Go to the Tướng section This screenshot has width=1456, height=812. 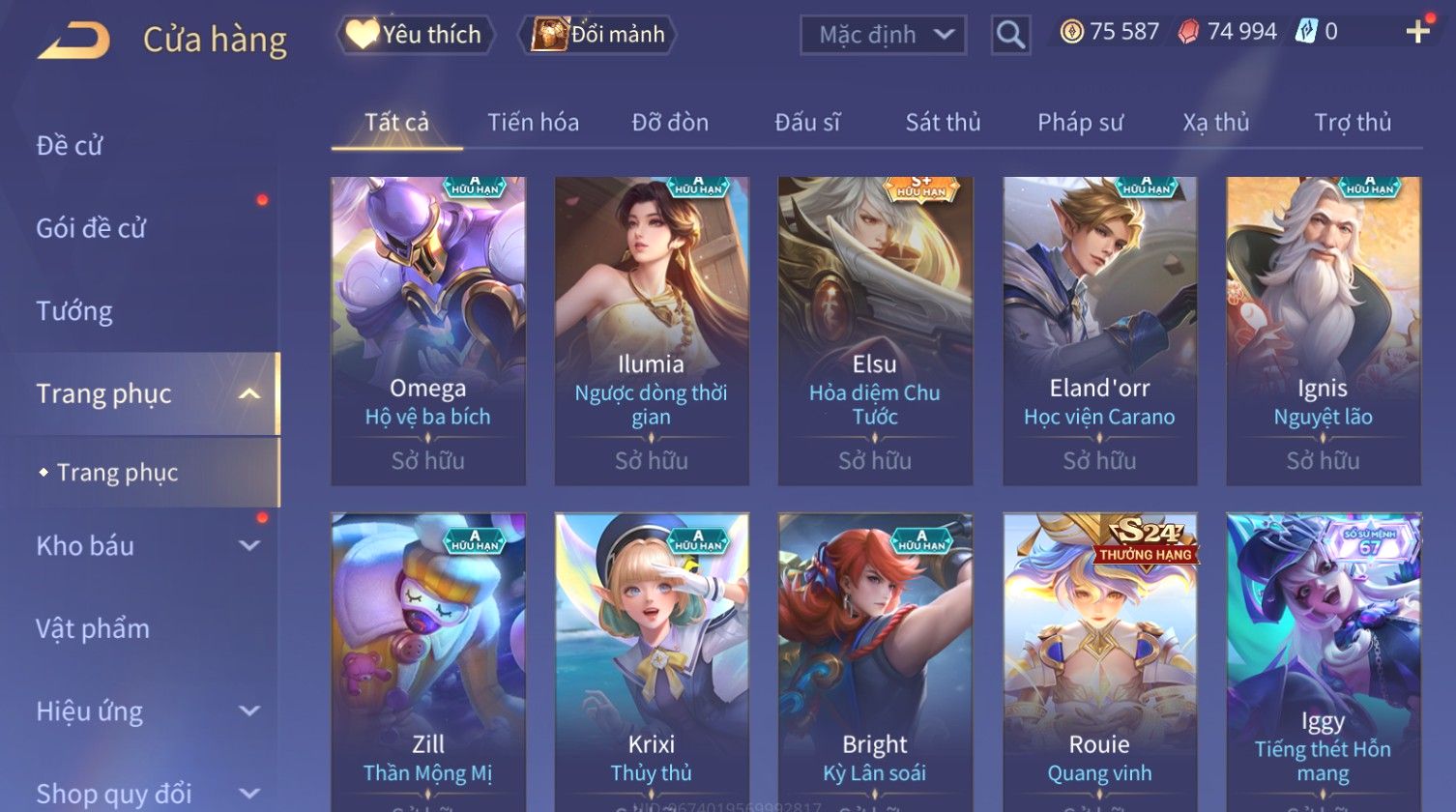coord(74,311)
